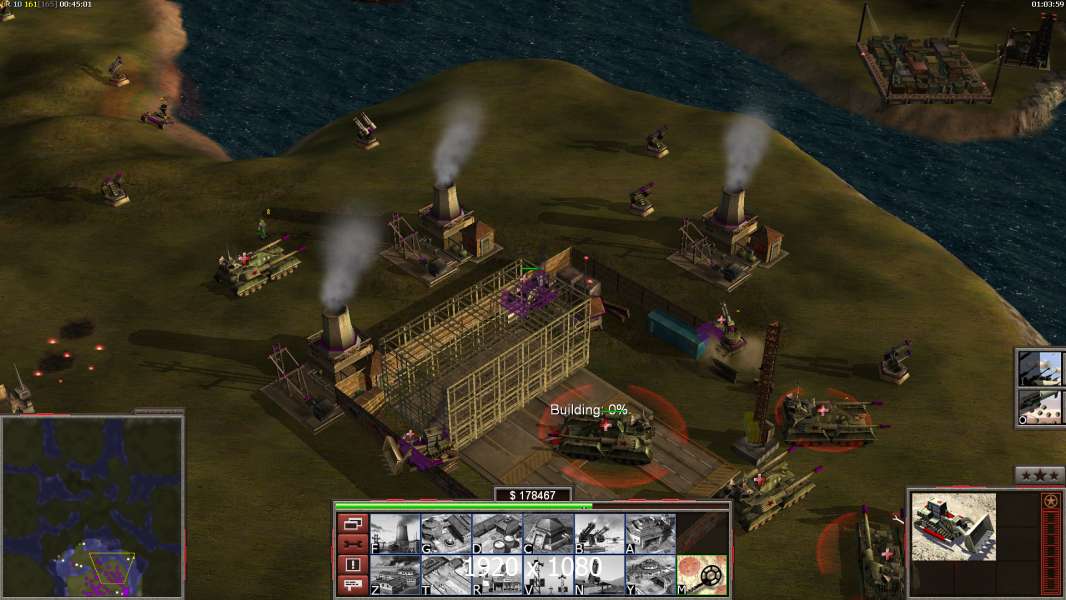Pick the build icon labeled D
The width and height of the screenshot is (1066, 600).
click(497, 534)
